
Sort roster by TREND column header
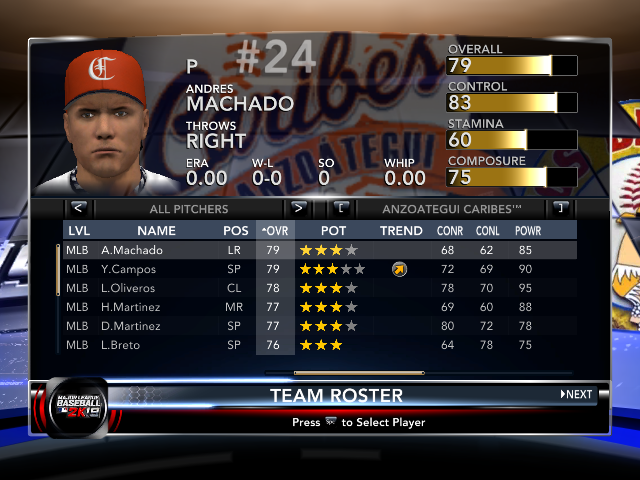click(x=401, y=231)
